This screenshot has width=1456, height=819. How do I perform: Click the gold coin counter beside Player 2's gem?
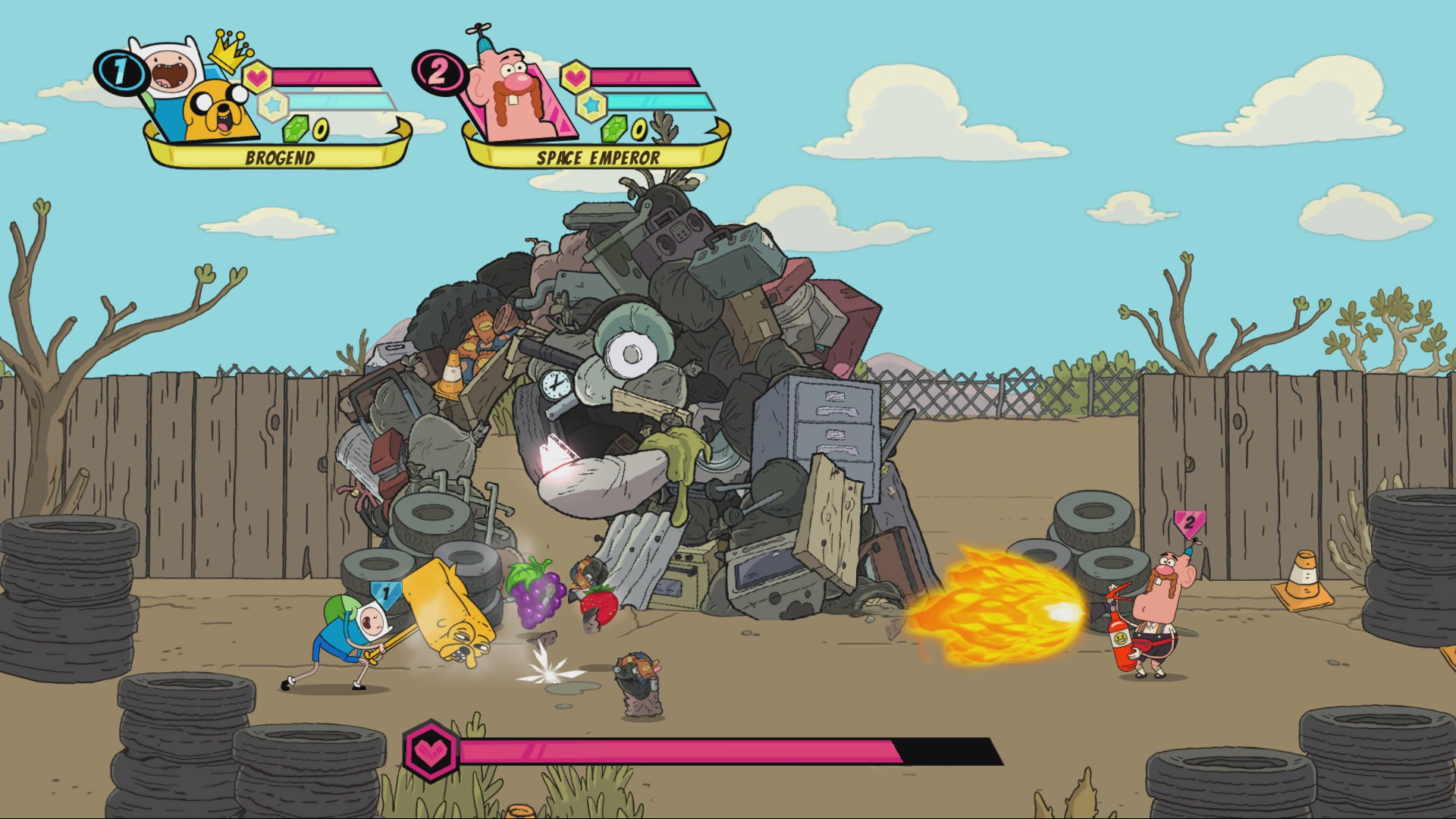(639, 130)
